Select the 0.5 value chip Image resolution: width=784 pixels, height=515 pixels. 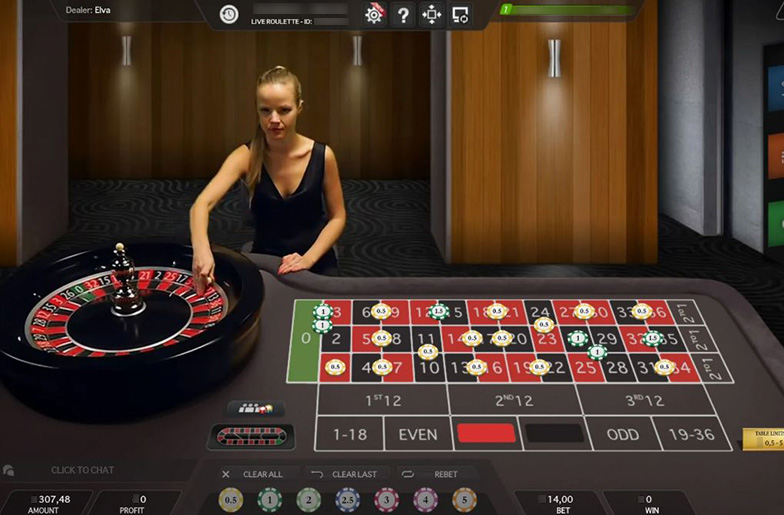click(x=231, y=499)
